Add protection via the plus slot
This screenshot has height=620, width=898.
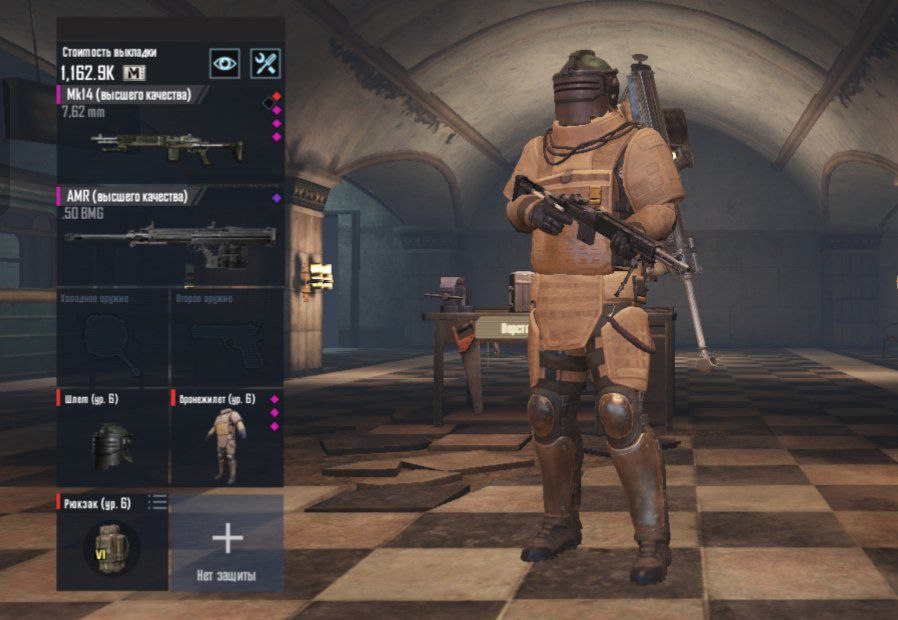[x=227, y=541]
